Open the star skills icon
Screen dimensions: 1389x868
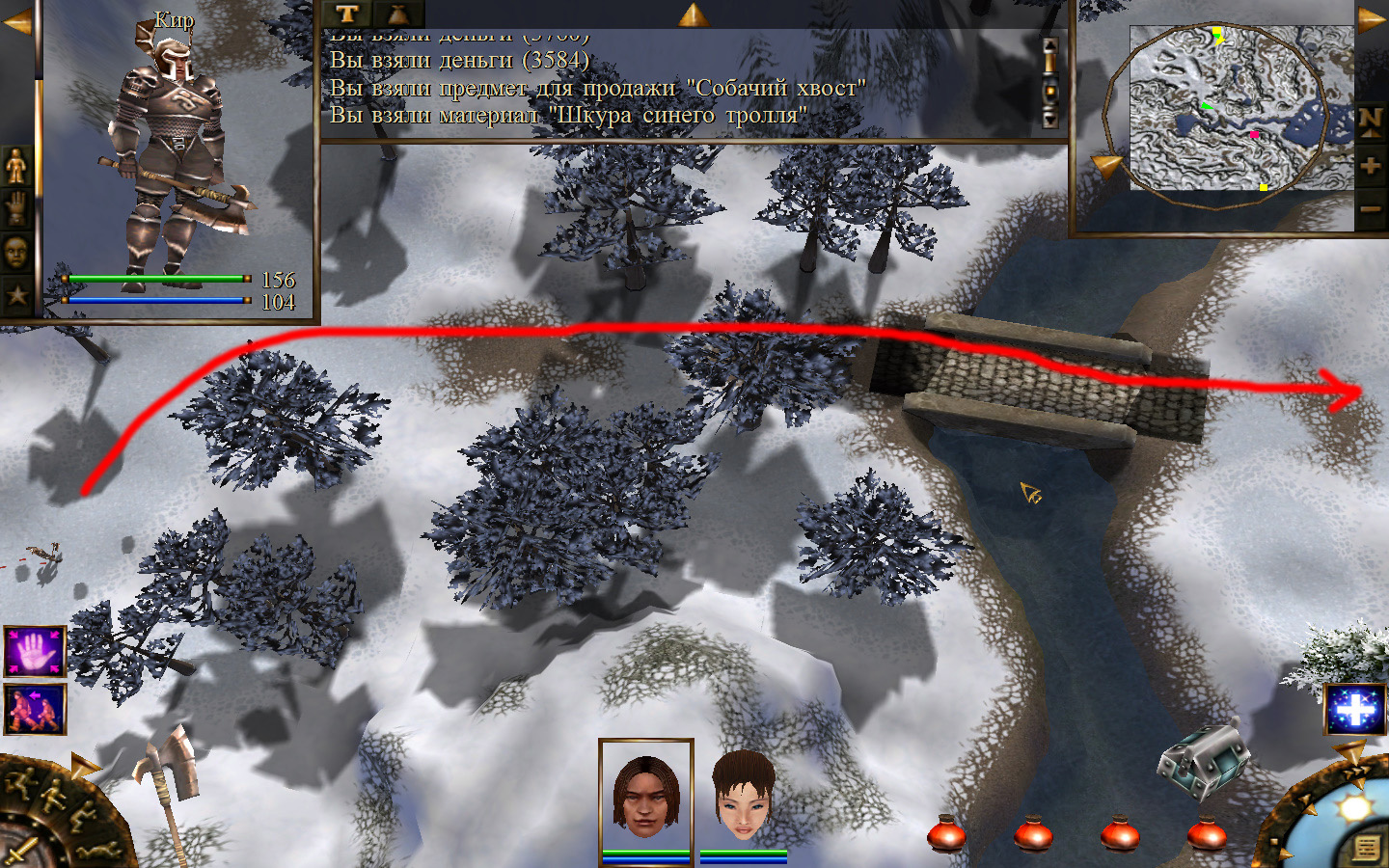pos(16,294)
